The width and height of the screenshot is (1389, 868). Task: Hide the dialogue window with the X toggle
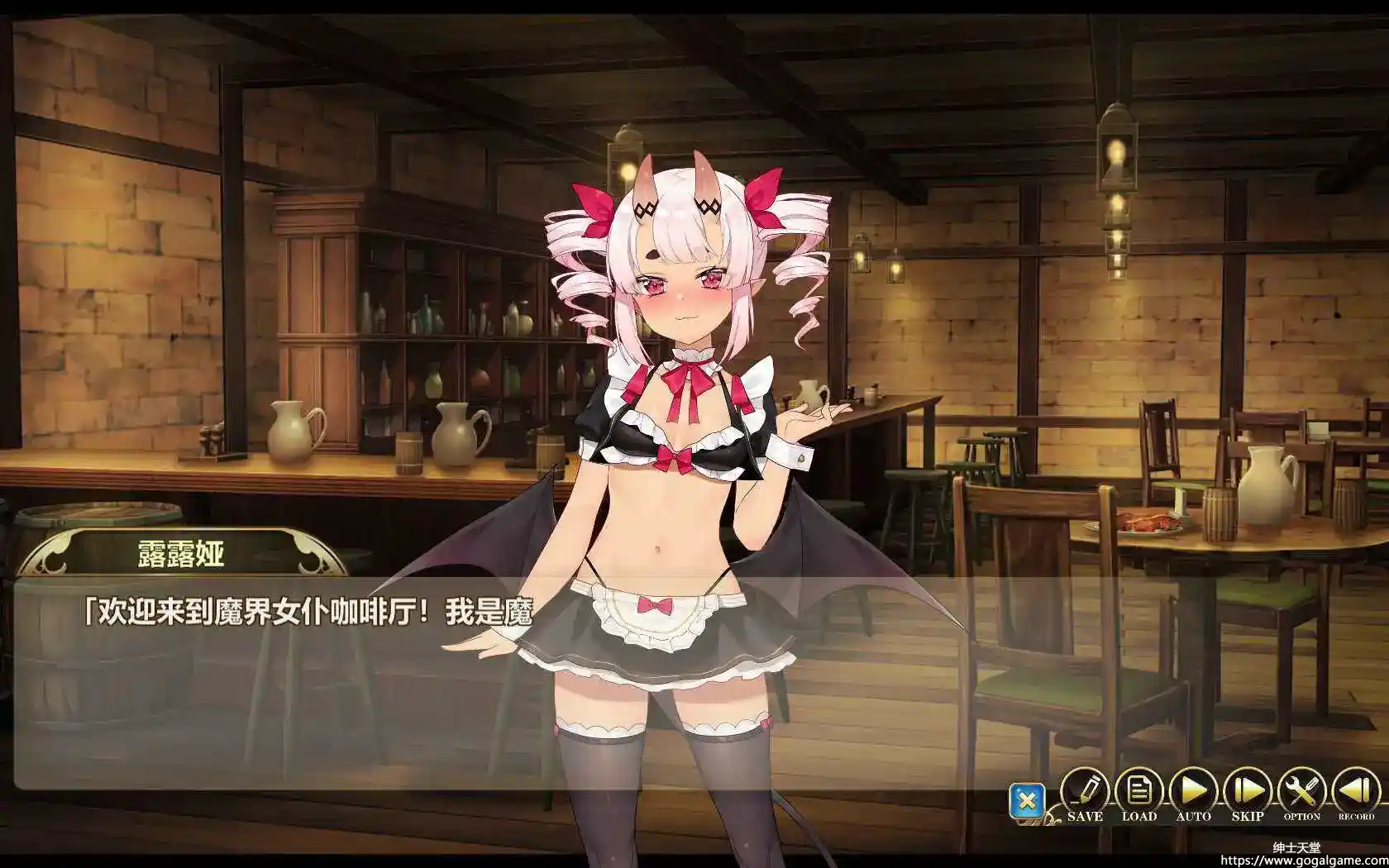click(1029, 800)
